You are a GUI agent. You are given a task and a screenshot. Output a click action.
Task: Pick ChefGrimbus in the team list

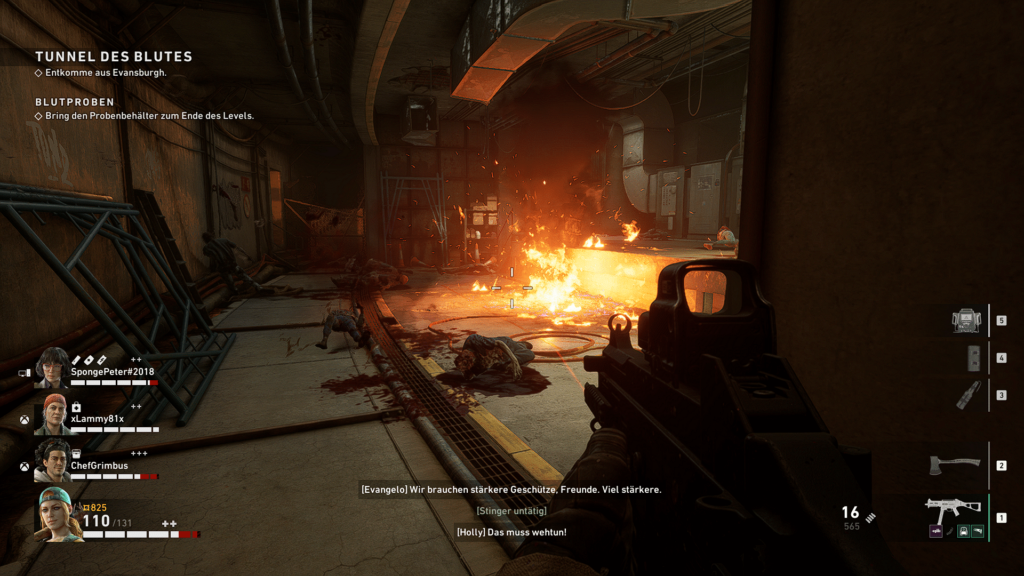[52, 460]
